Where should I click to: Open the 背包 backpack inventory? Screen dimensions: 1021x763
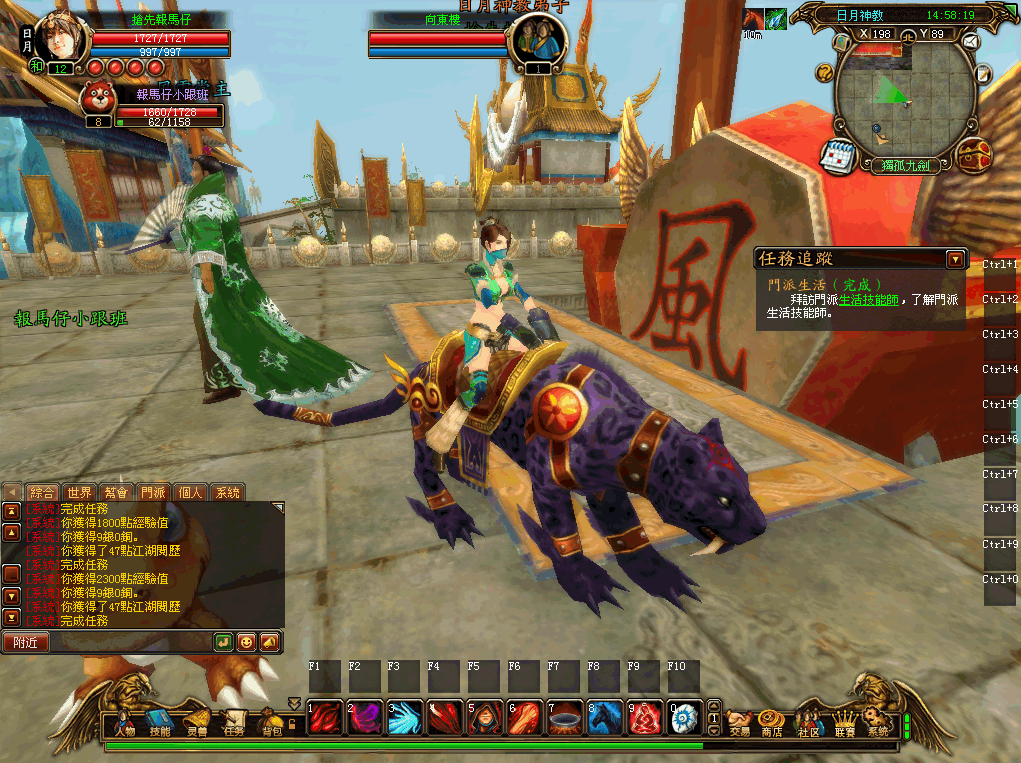pos(271,722)
